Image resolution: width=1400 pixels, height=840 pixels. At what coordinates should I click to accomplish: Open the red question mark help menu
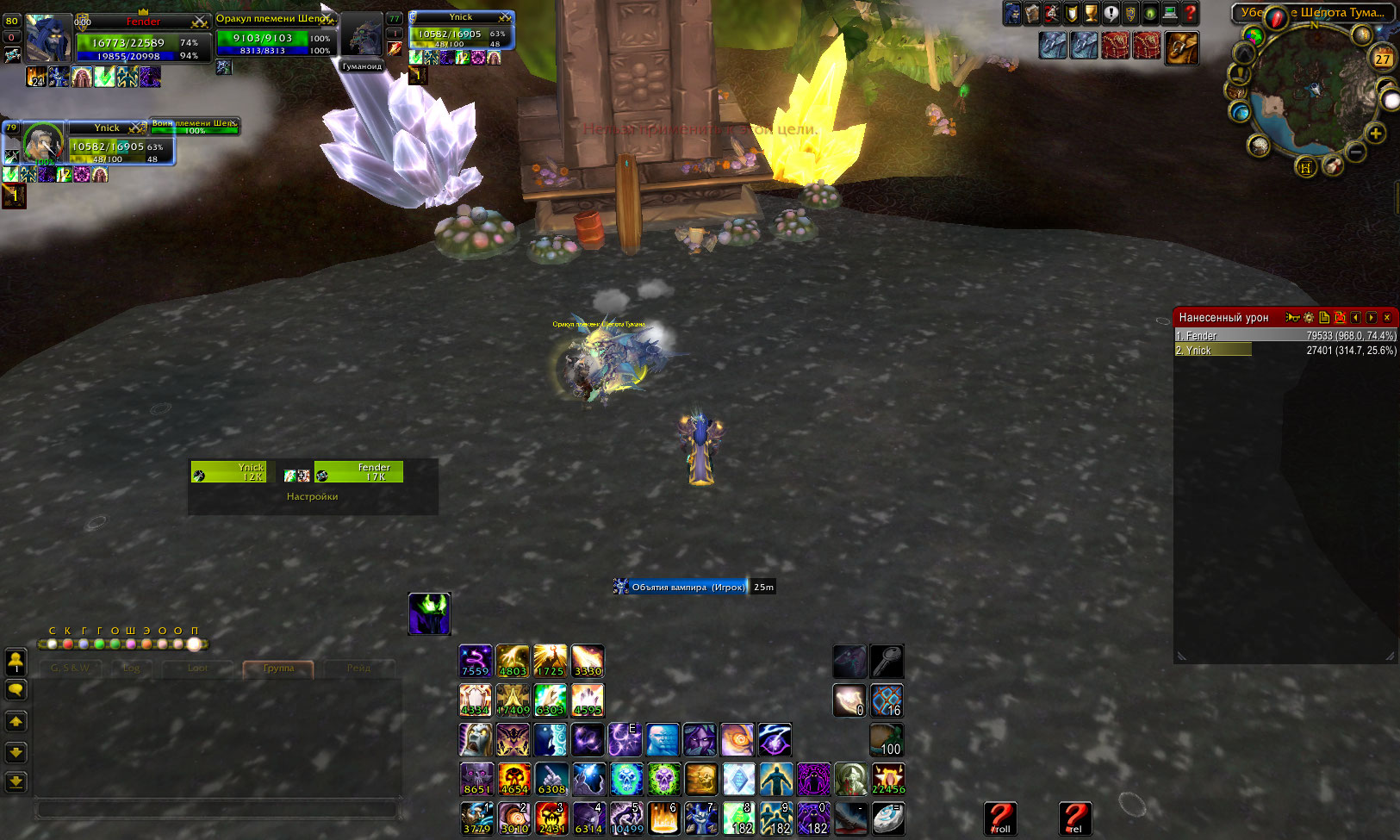[x=1191, y=13]
